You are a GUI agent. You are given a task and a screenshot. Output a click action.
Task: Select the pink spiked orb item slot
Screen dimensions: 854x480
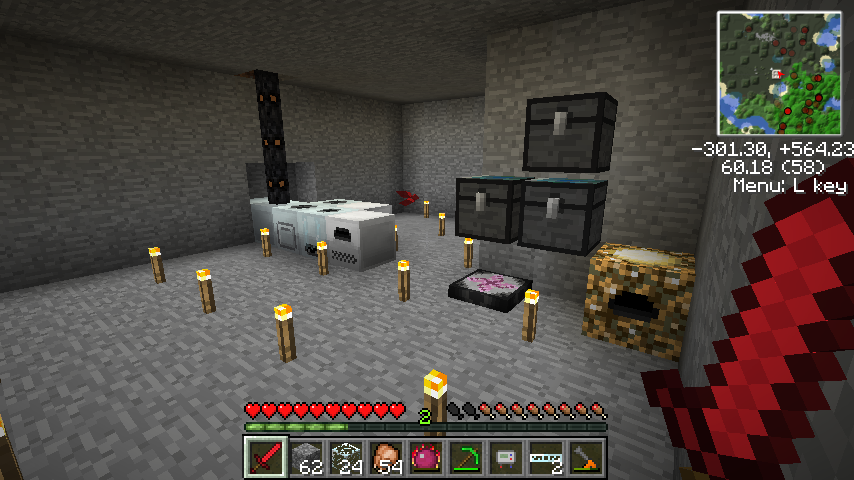click(x=426, y=457)
